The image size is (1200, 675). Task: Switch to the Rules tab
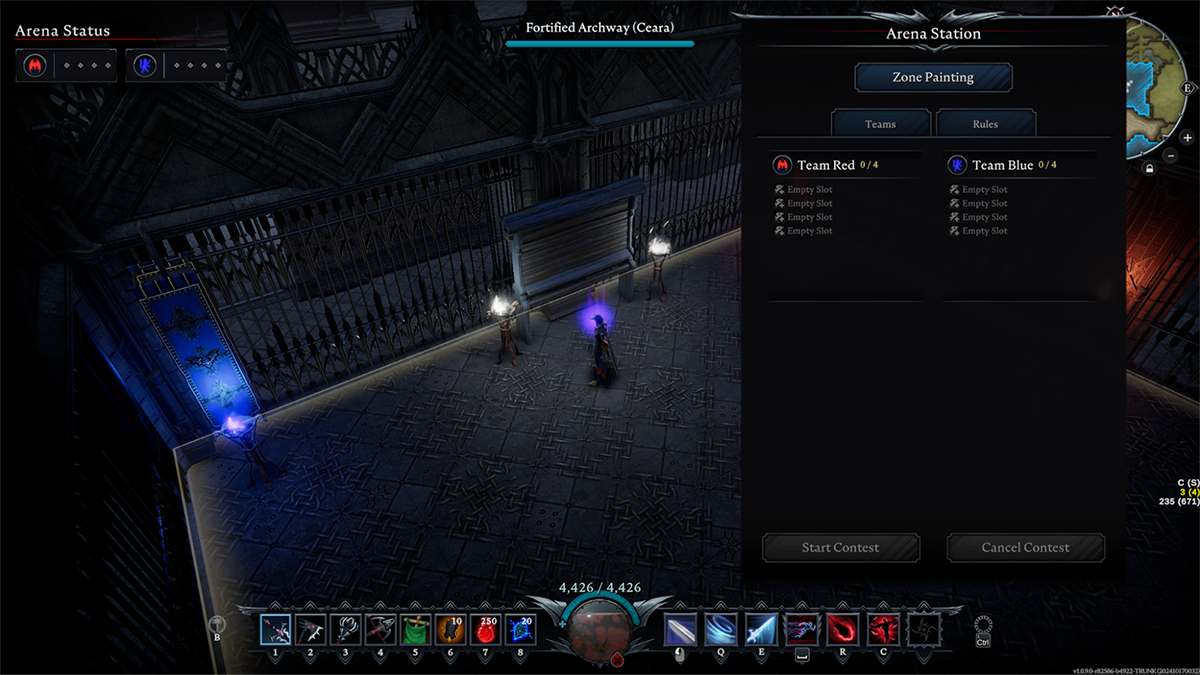click(x=985, y=124)
